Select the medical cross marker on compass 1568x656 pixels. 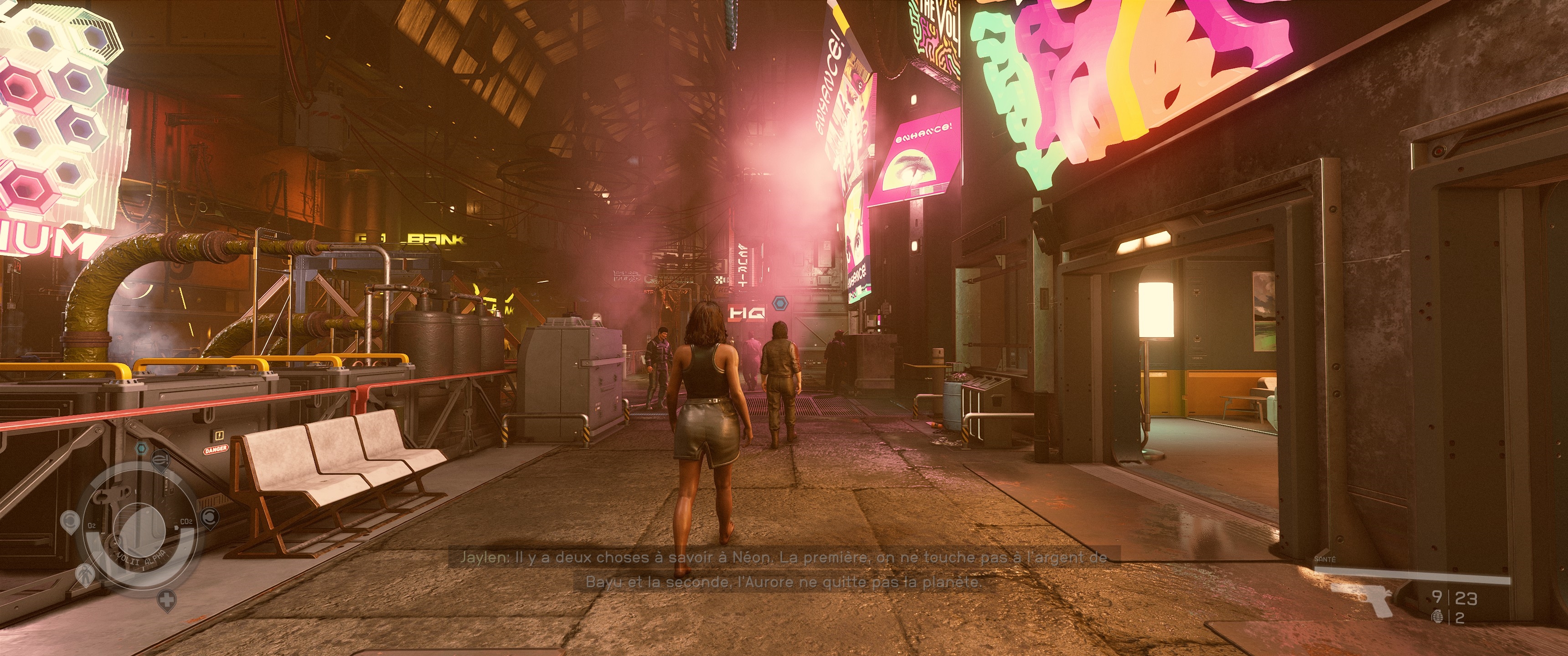coord(166,600)
